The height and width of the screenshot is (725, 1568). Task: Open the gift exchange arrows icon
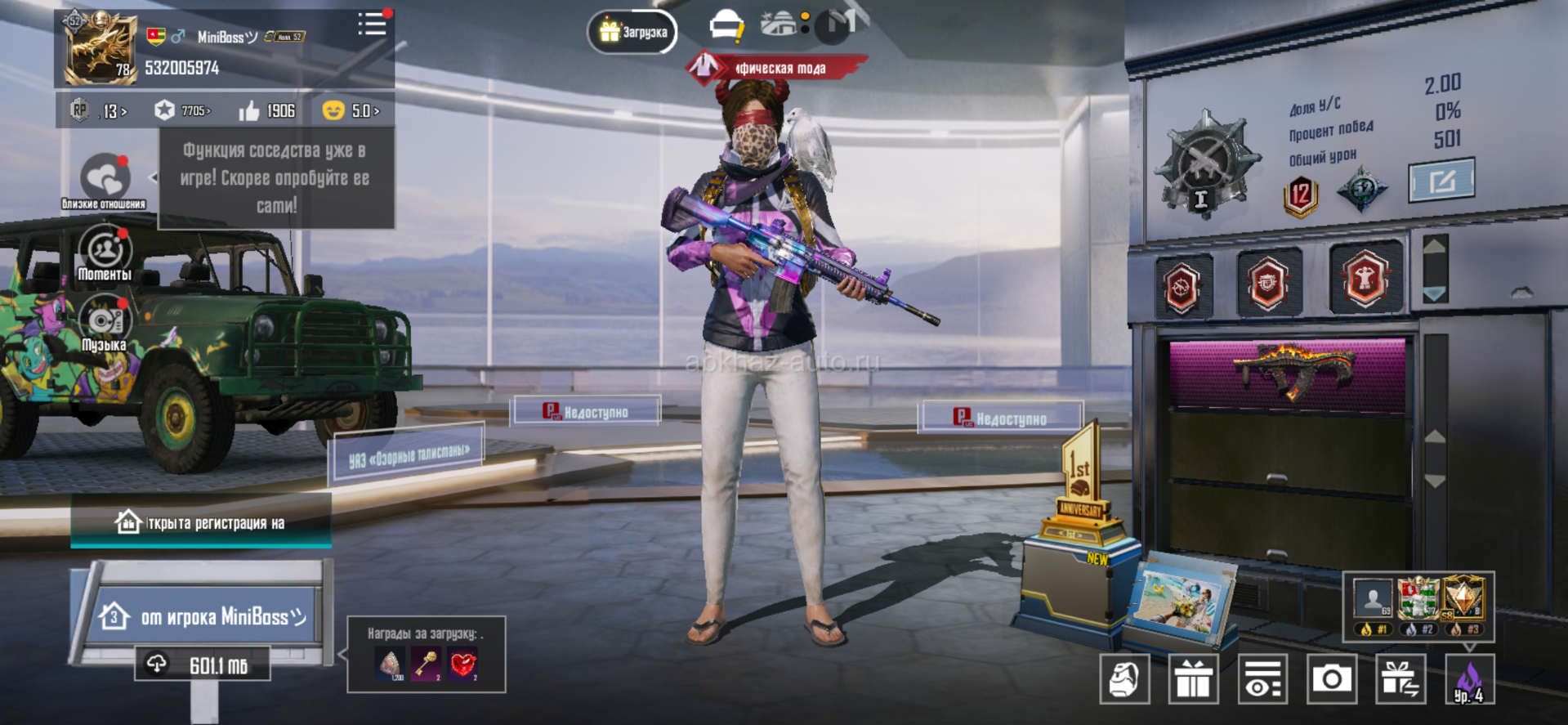1400,678
